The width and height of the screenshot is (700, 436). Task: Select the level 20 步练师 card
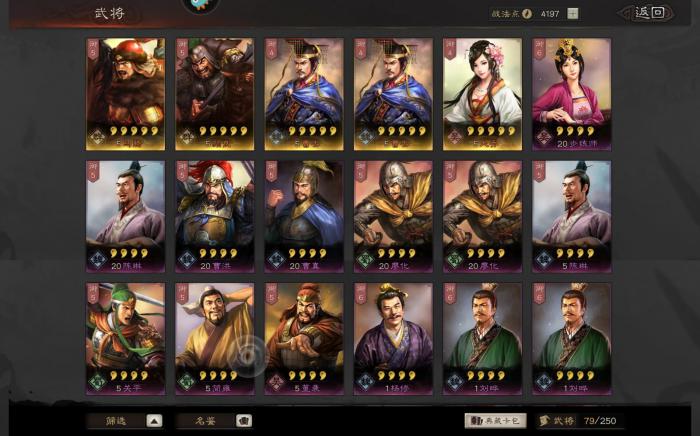tap(571, 93)
